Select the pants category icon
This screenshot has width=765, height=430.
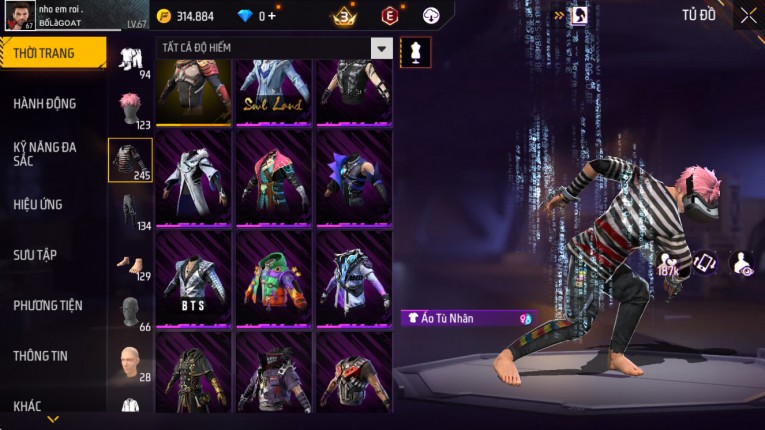[x=130, y=211]
